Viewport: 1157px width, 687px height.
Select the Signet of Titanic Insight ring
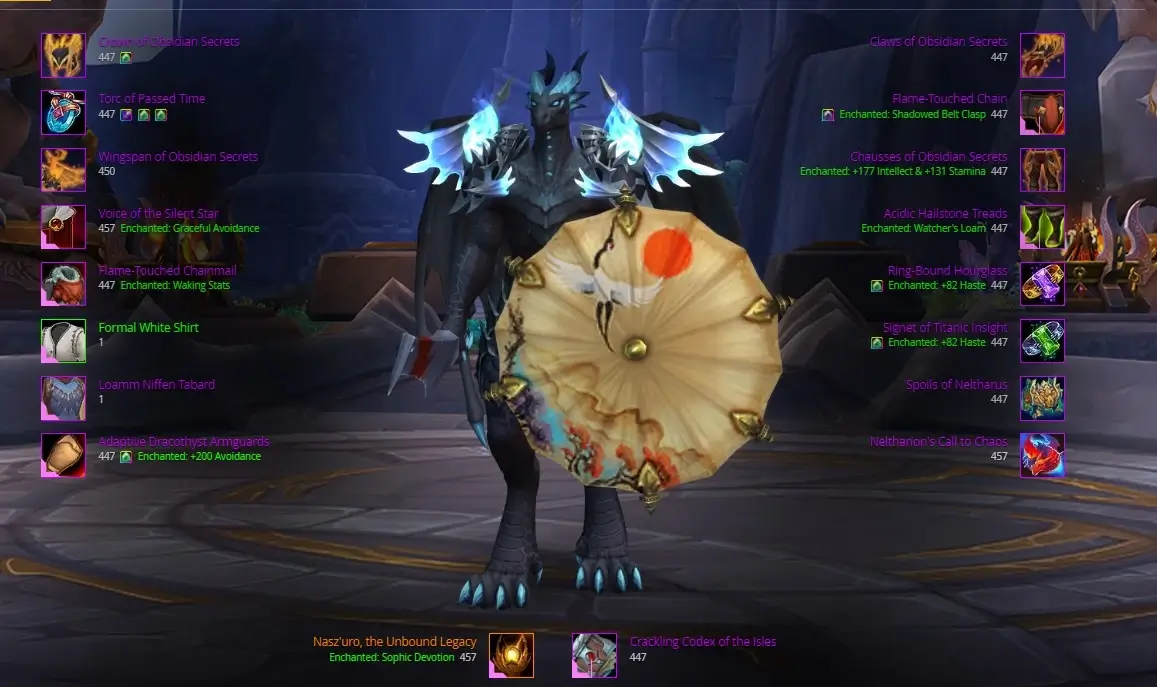tap(1042, 341)
